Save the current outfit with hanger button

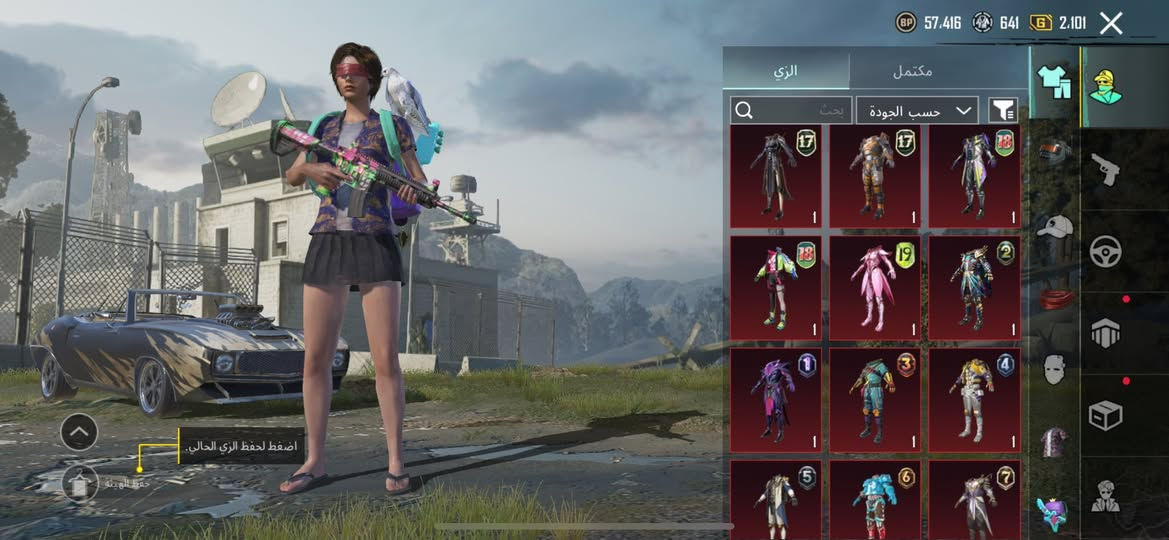pyautogui.click(x=80, y=482)
